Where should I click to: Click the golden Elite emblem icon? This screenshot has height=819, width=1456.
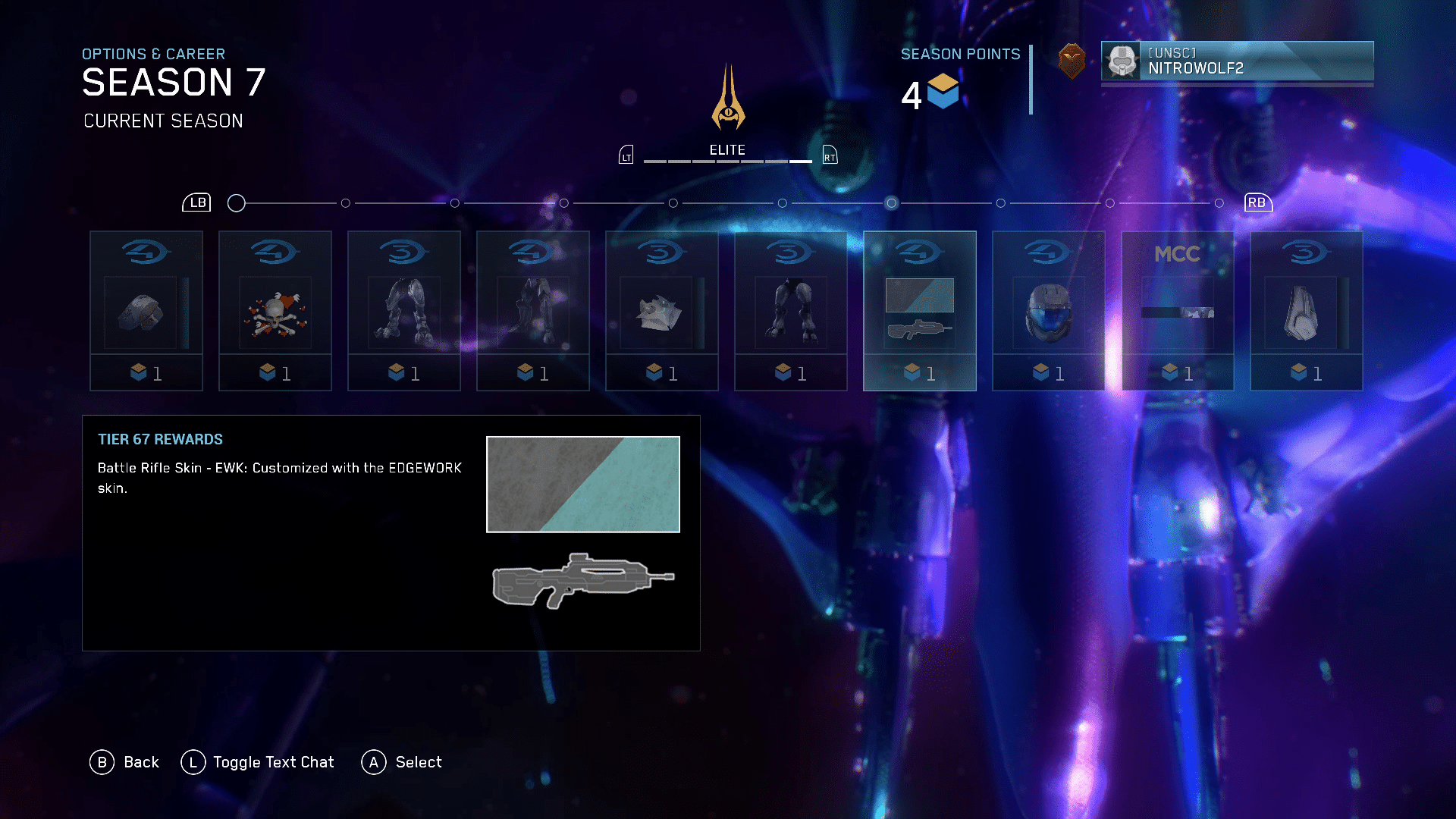pyautogui.click(x=728, y=99)
